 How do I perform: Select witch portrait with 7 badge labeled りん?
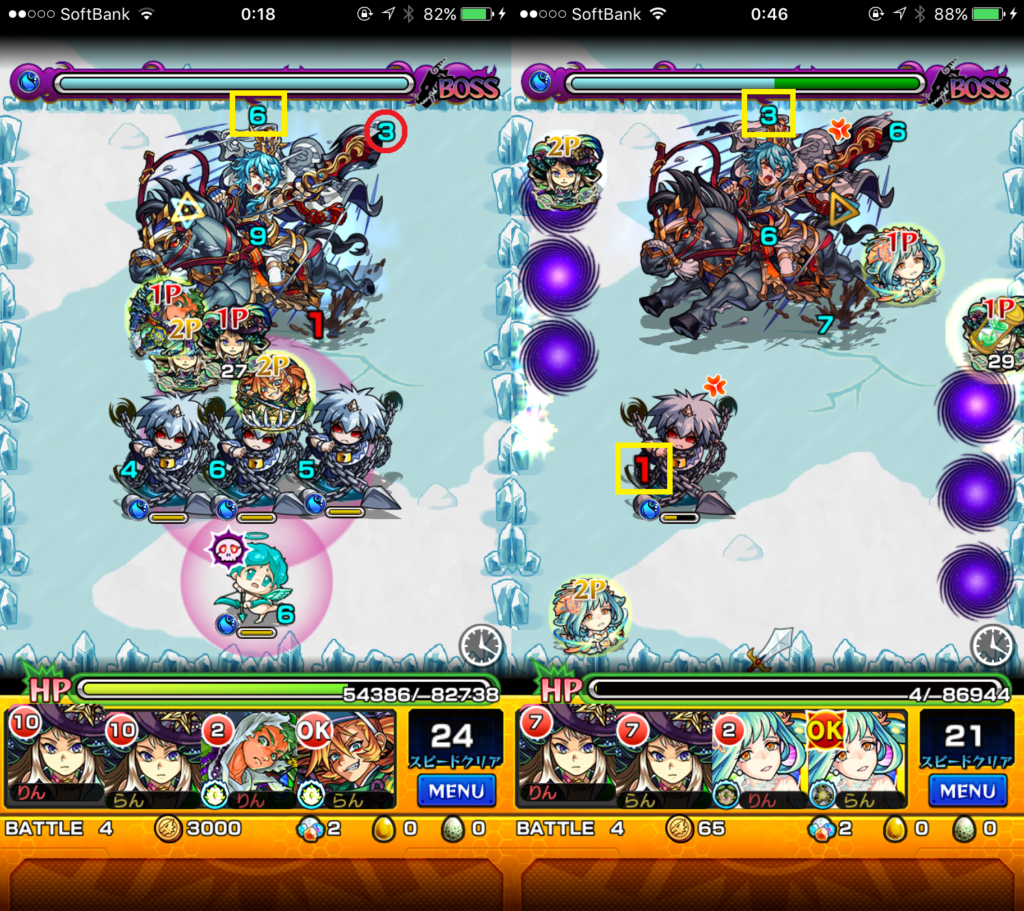point(565,758)
